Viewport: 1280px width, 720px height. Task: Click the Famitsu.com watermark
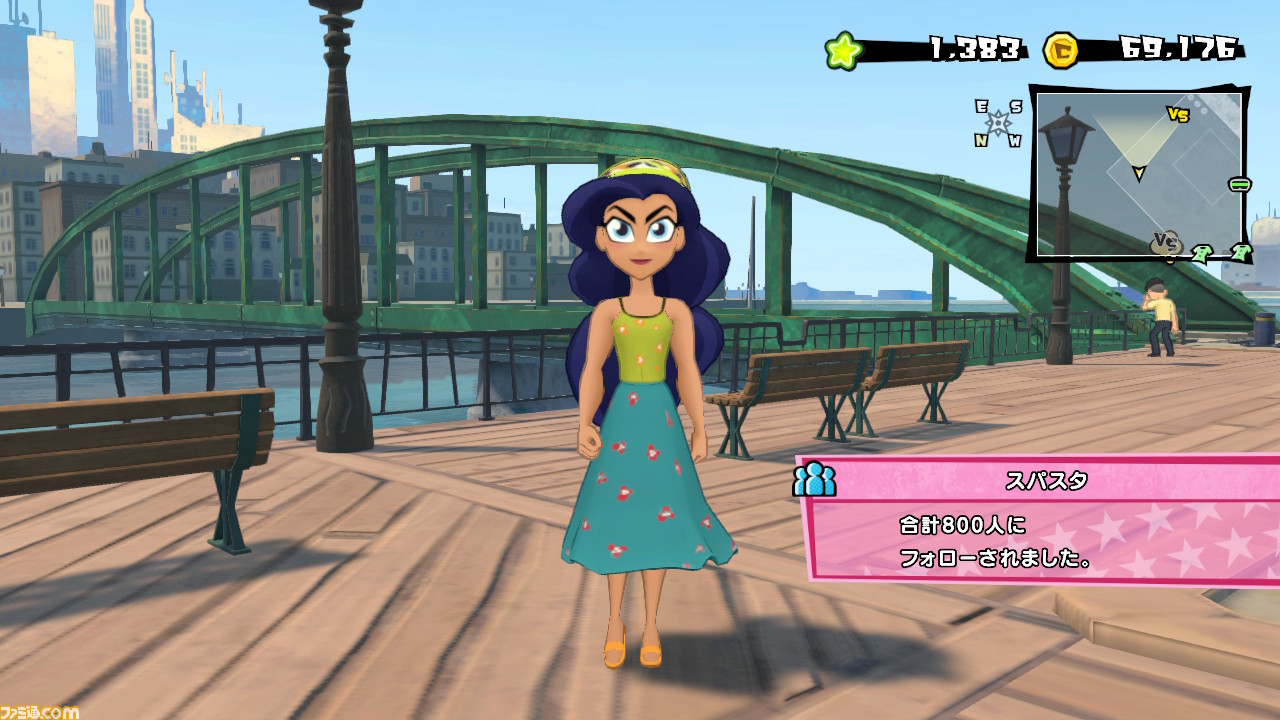pyautogui.click(x=39, y=711)
